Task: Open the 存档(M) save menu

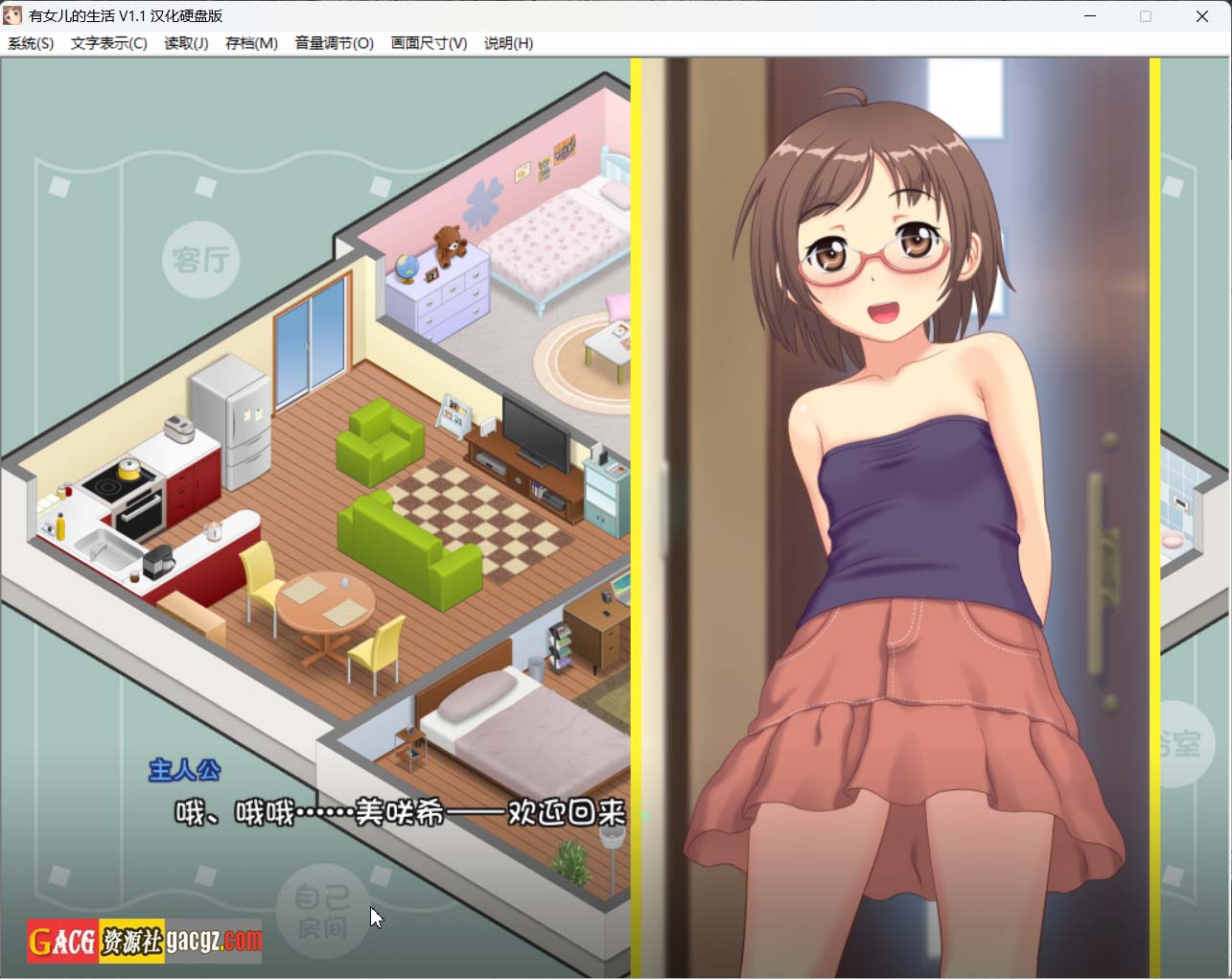Action: coord(251,43)
